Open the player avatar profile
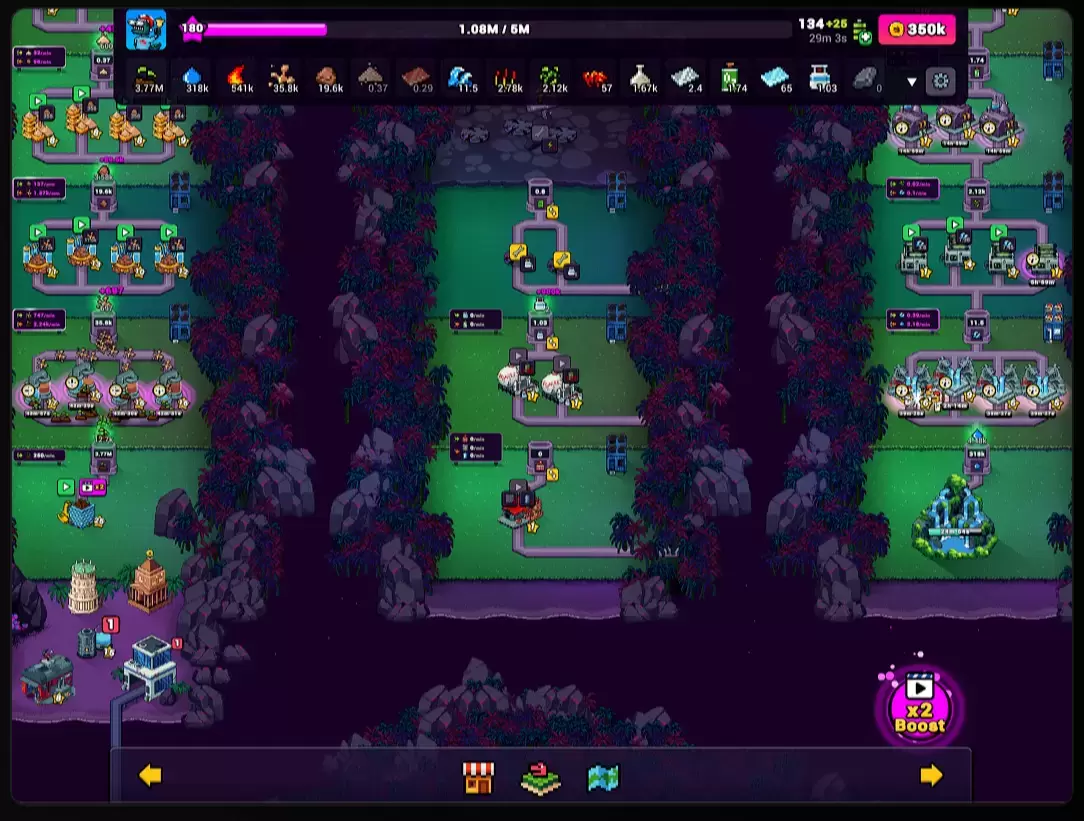The height and width of the screenshot is (821, 1084). (x=146, y=30)
